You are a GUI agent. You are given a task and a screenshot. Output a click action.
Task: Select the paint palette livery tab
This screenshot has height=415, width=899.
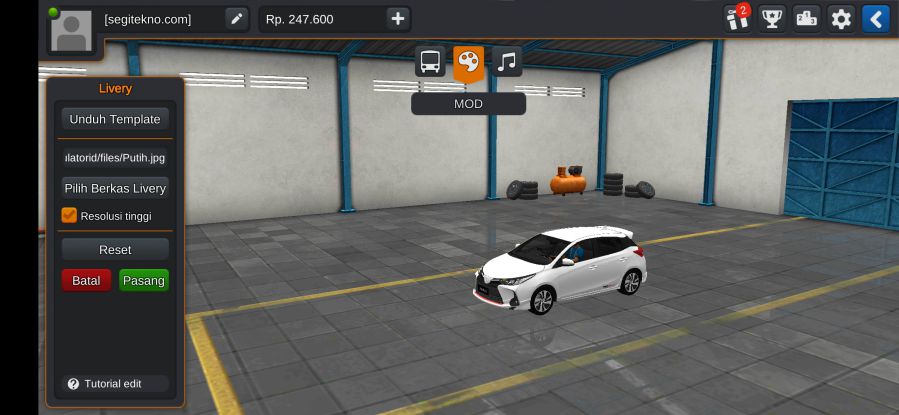coord(468,62)
